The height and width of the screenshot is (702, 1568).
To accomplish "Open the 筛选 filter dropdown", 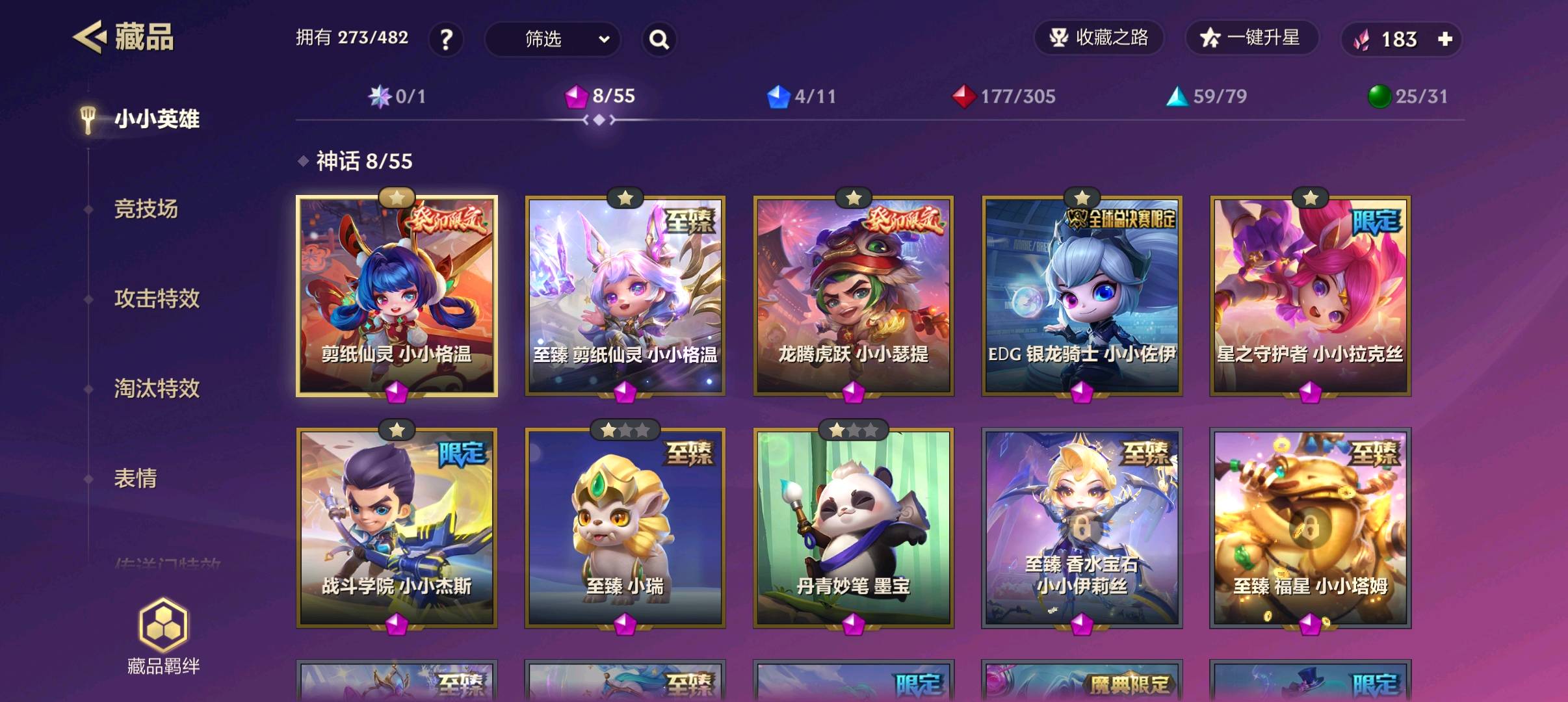I will [552, 40].
